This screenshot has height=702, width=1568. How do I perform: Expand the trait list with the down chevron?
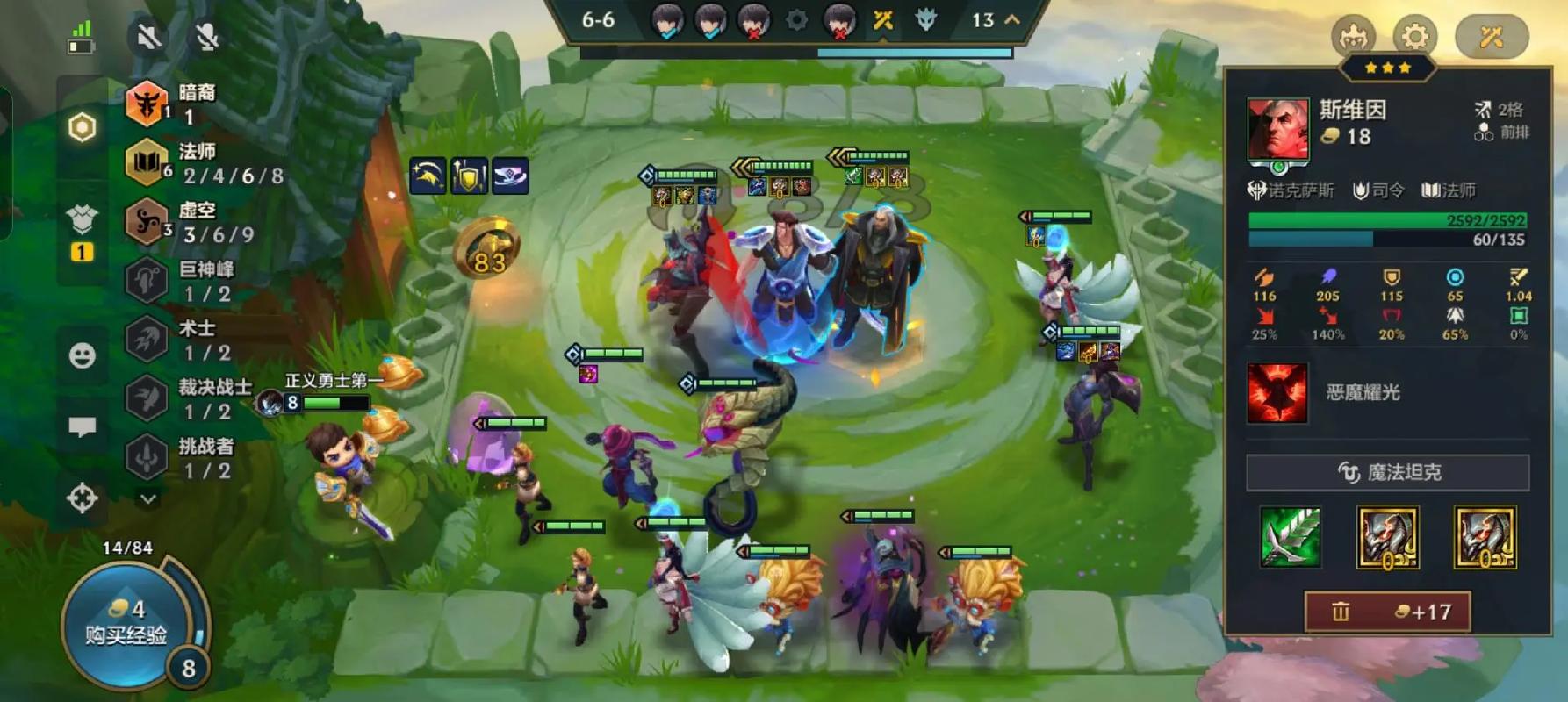(148, 498)
